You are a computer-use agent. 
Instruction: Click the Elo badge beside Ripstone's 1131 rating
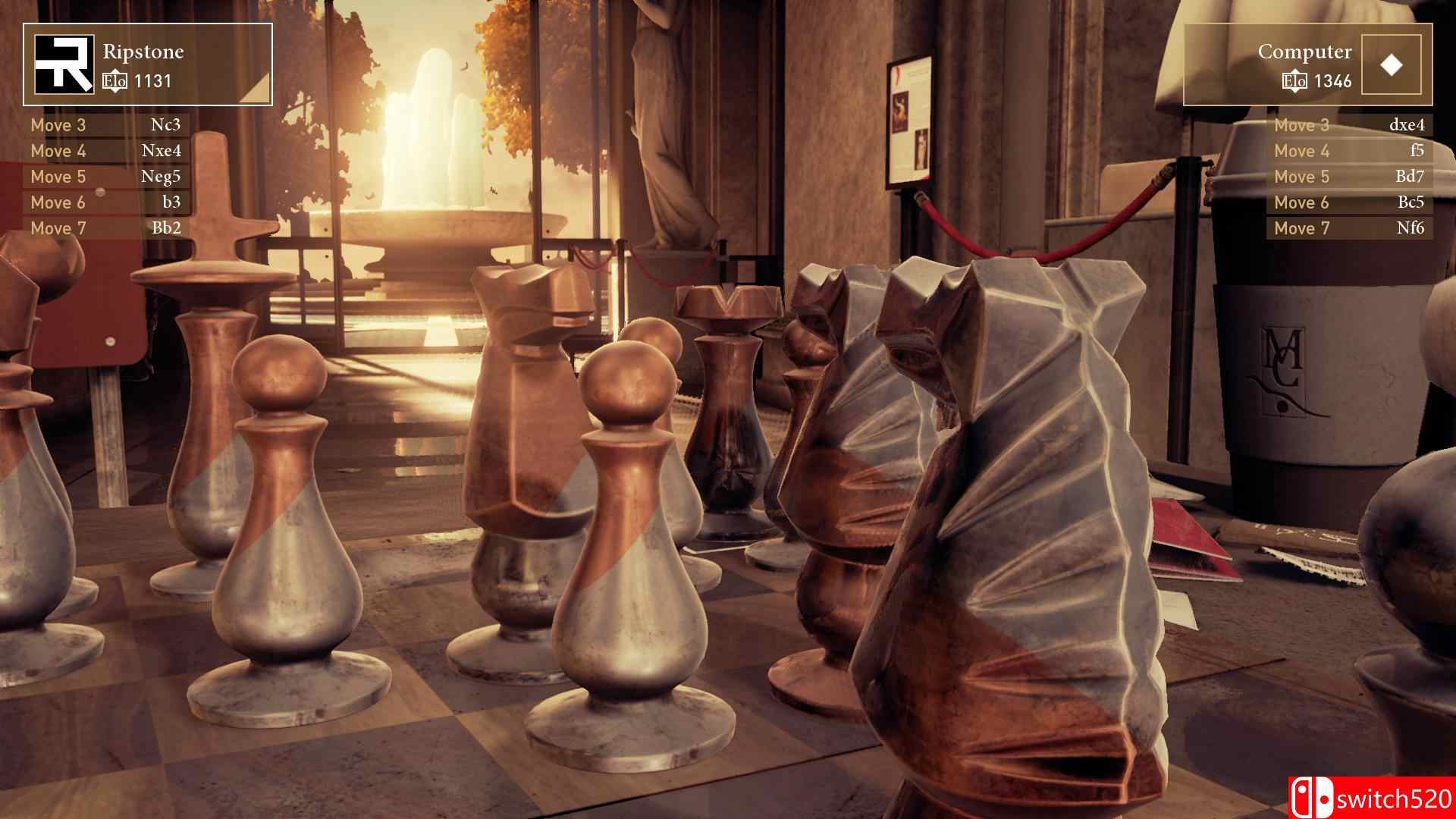coord(115,79)
